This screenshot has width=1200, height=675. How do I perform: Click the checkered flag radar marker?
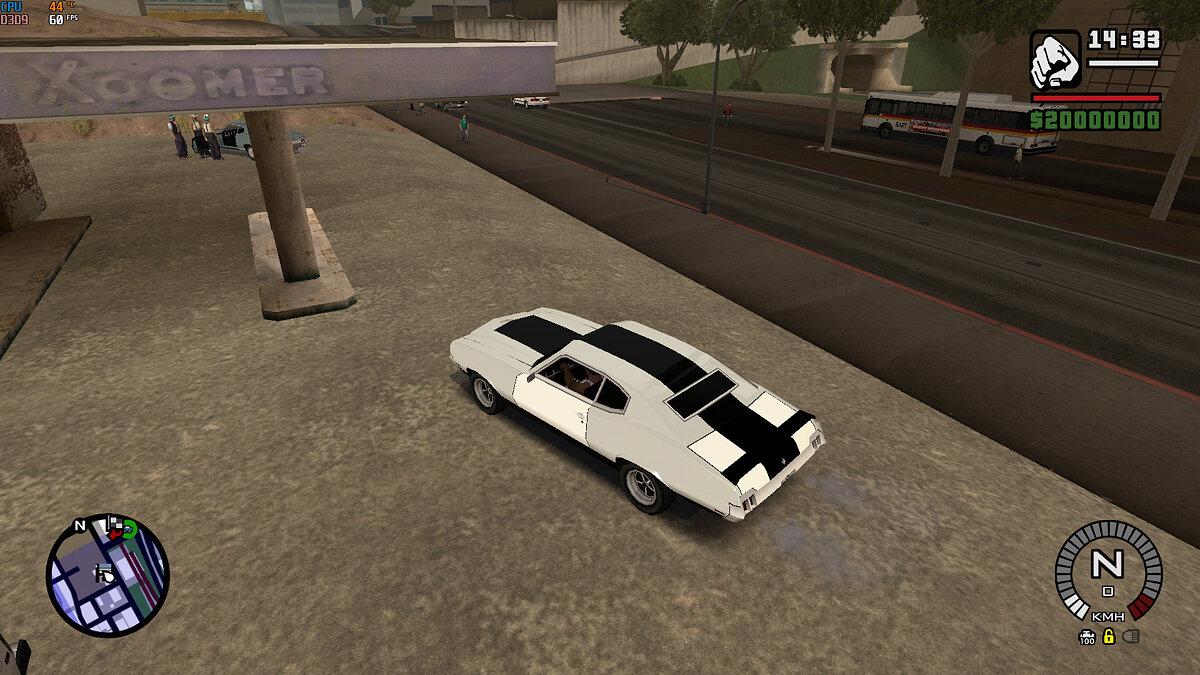pos(115,524)
